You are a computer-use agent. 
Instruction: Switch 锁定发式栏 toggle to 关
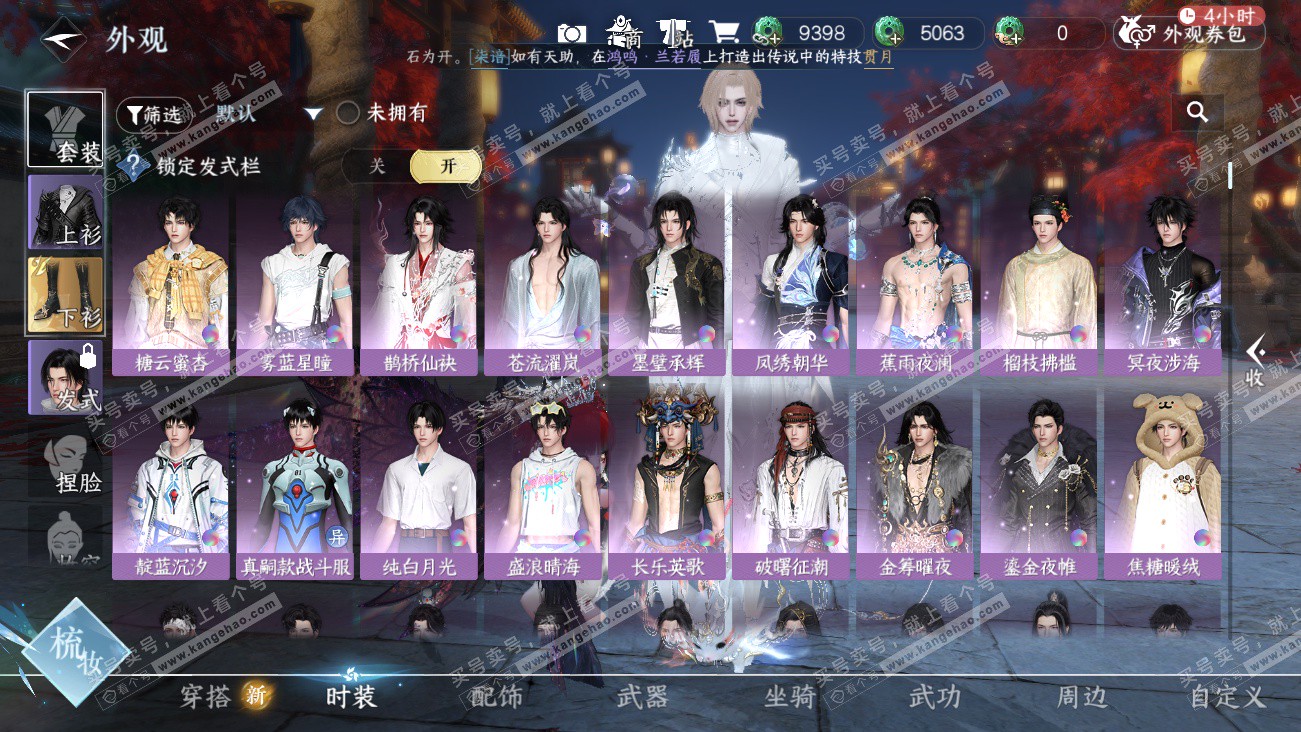pyautogui.click(x=377, y=166)
